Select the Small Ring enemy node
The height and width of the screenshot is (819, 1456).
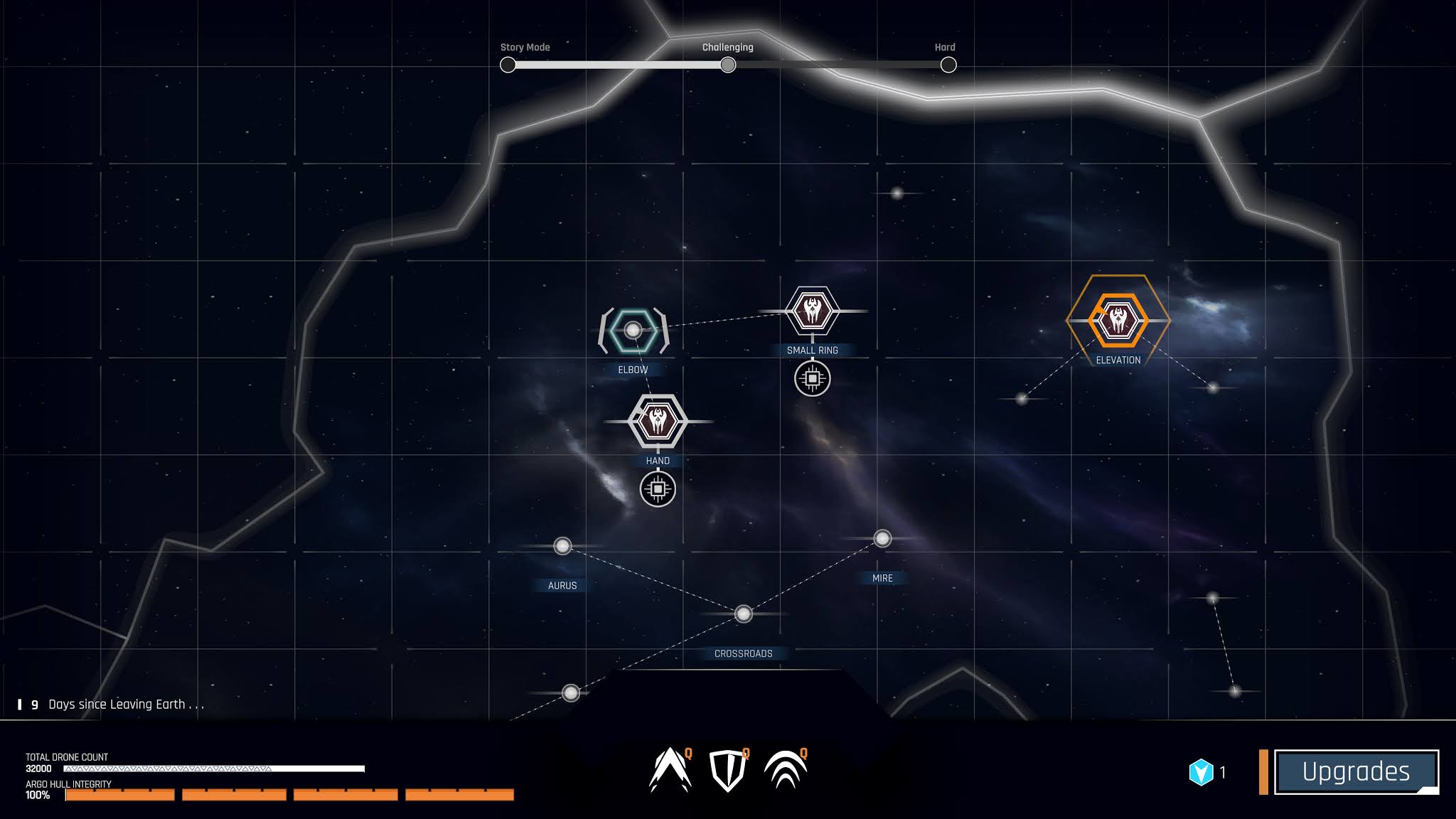click(x=812, y=311)
